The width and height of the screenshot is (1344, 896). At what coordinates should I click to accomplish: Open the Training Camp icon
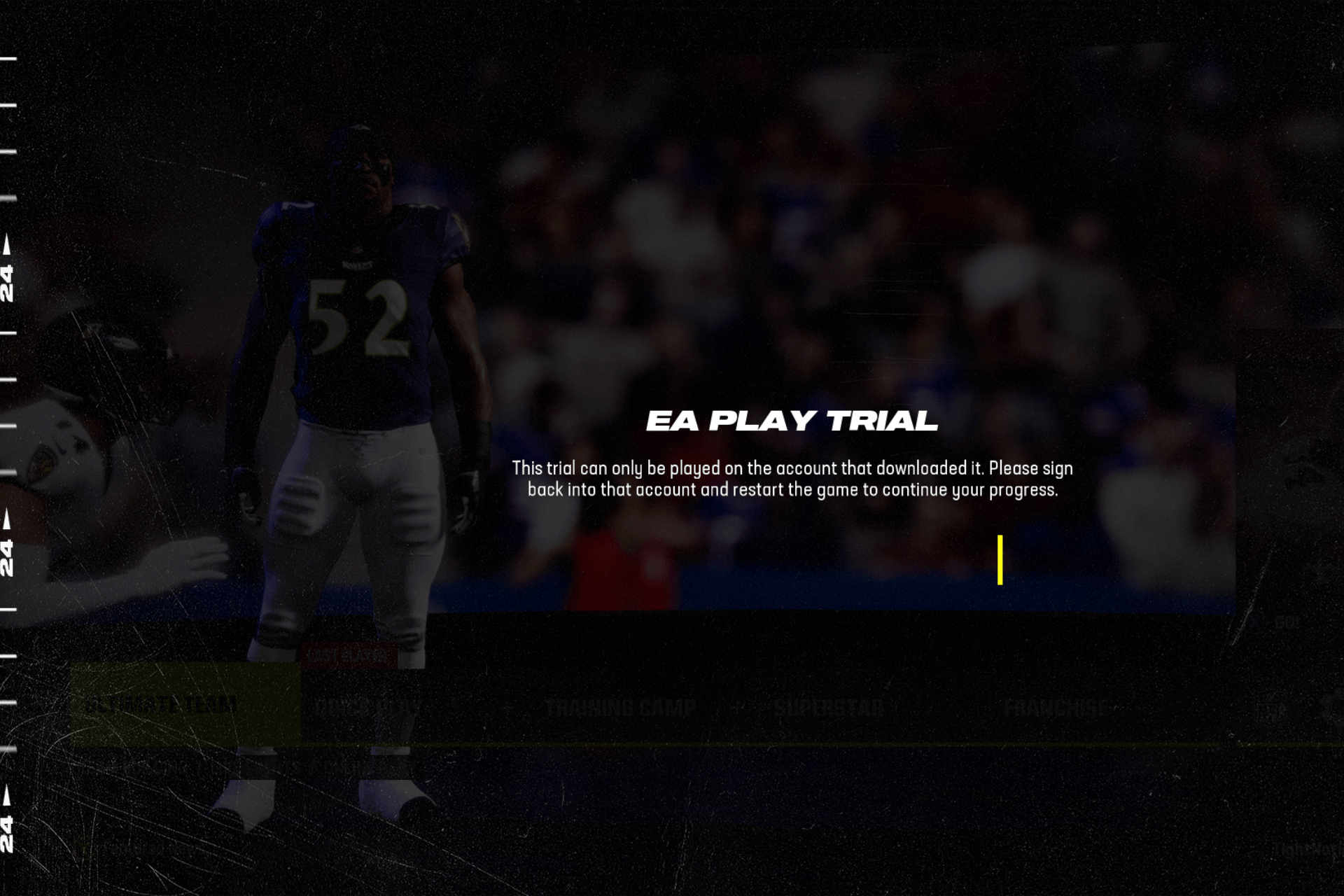click(x=622, y=706)
